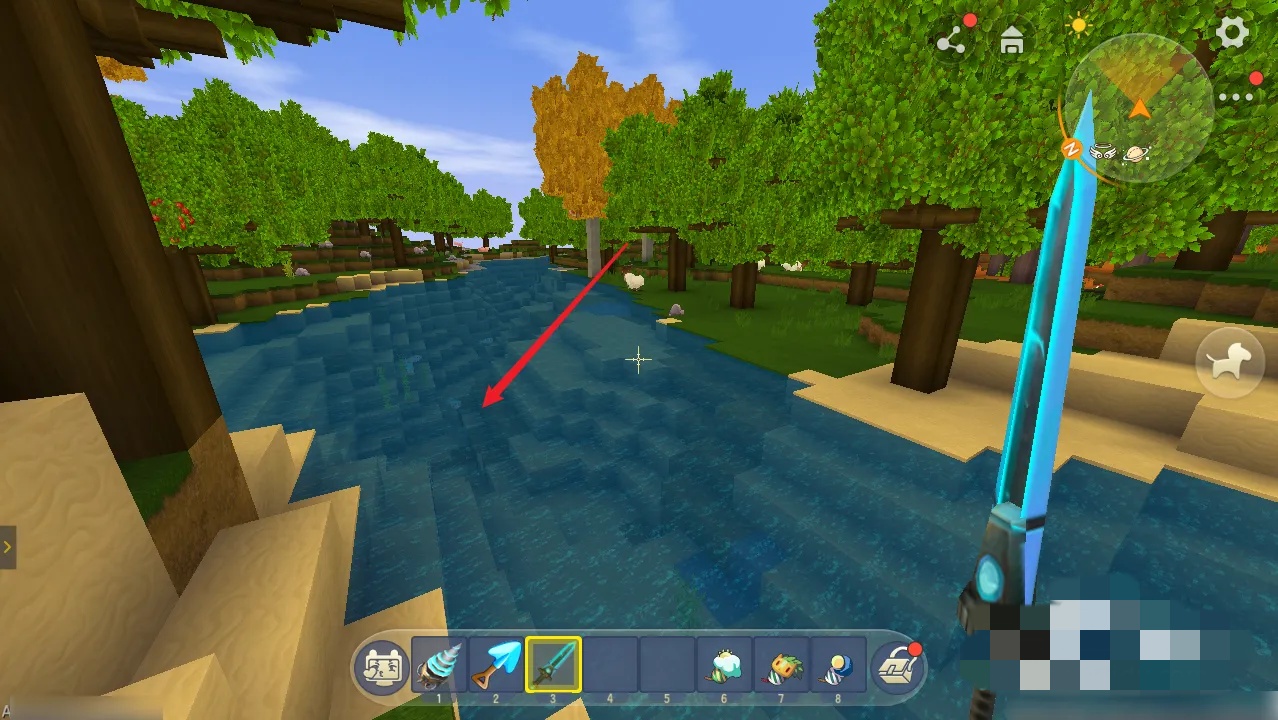Expand the left edge arrow panel
The image size is (1278, 720).
click(7, 547)
